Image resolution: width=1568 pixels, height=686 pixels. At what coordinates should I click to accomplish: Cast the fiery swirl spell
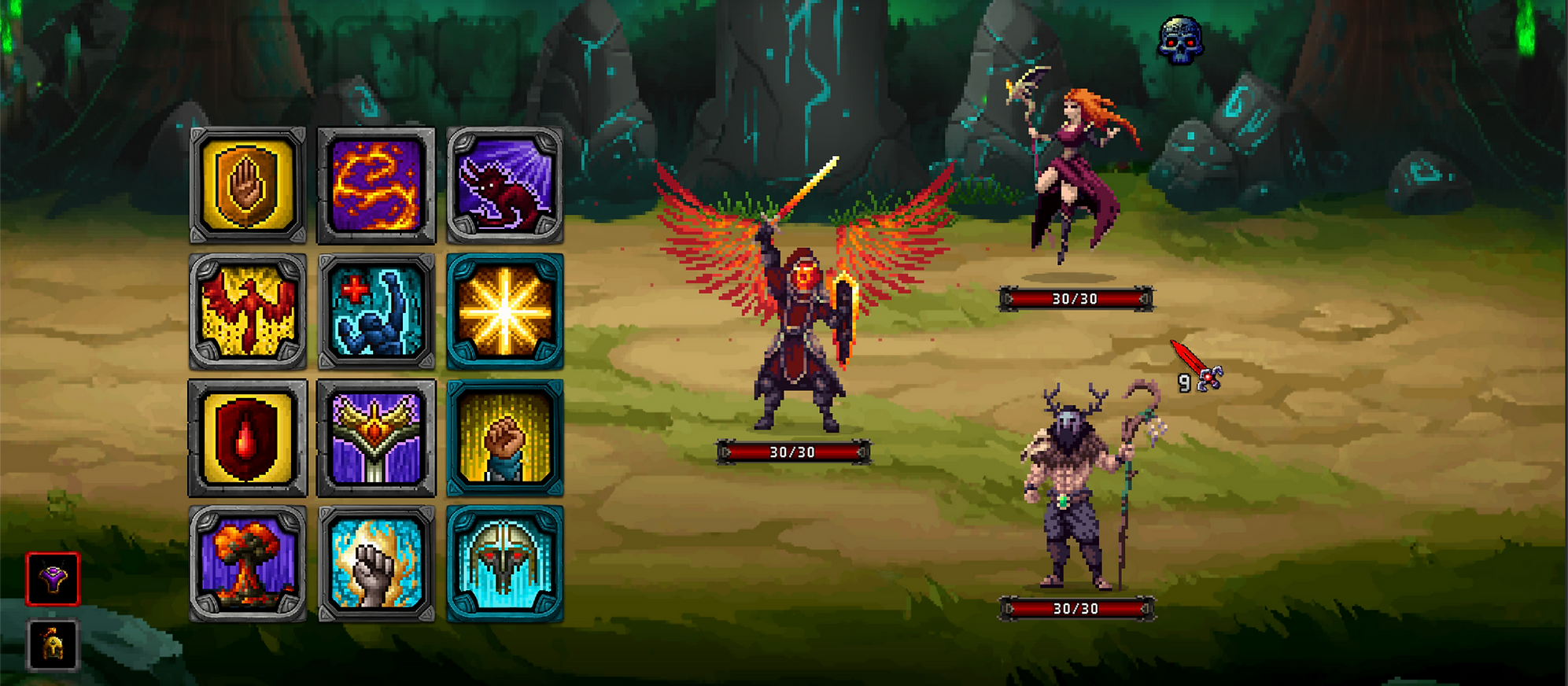click(378, 183)
